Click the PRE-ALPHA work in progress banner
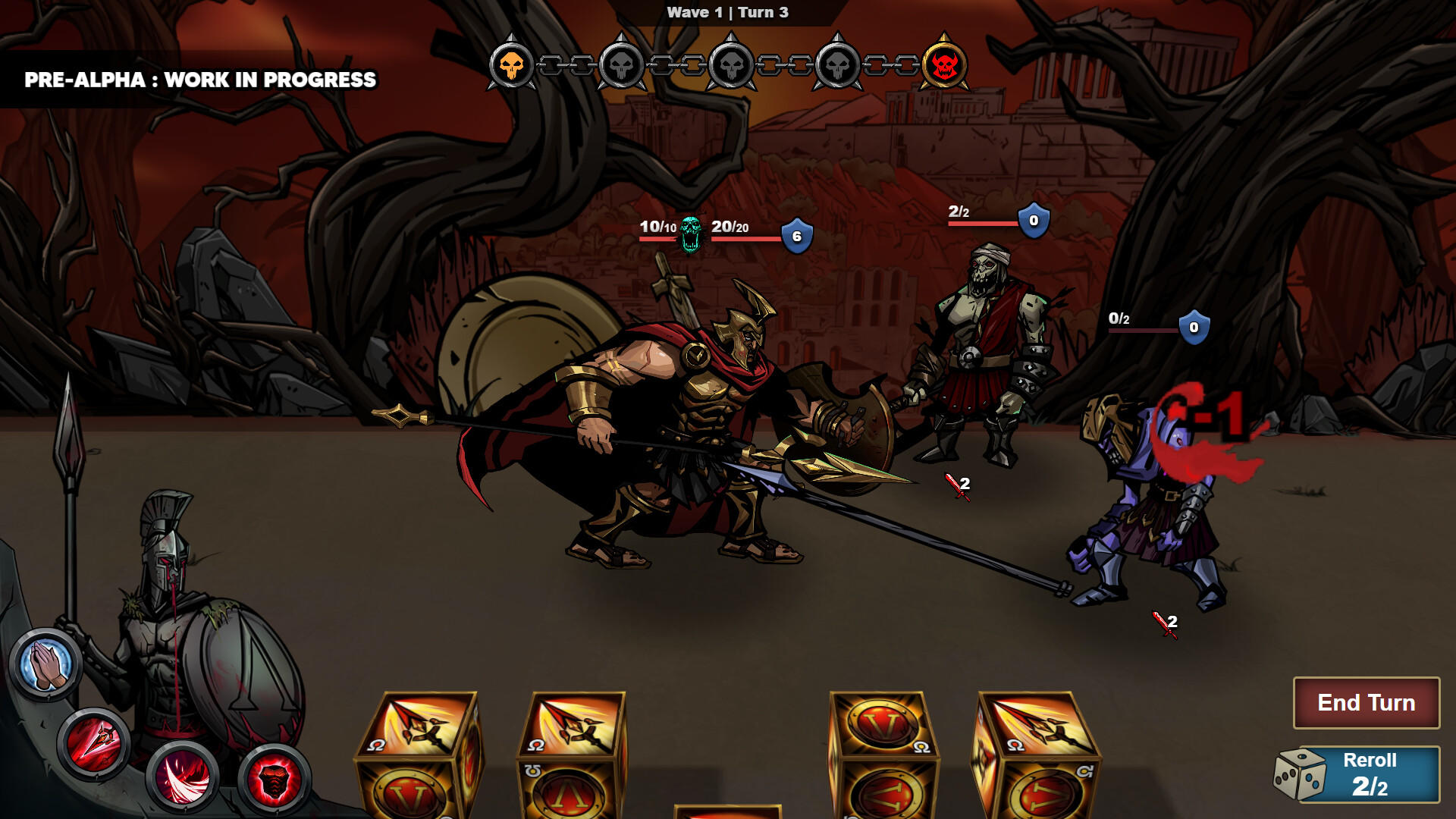The width and height of the screenshot is (1456, 819). click(x=199, y=77)
